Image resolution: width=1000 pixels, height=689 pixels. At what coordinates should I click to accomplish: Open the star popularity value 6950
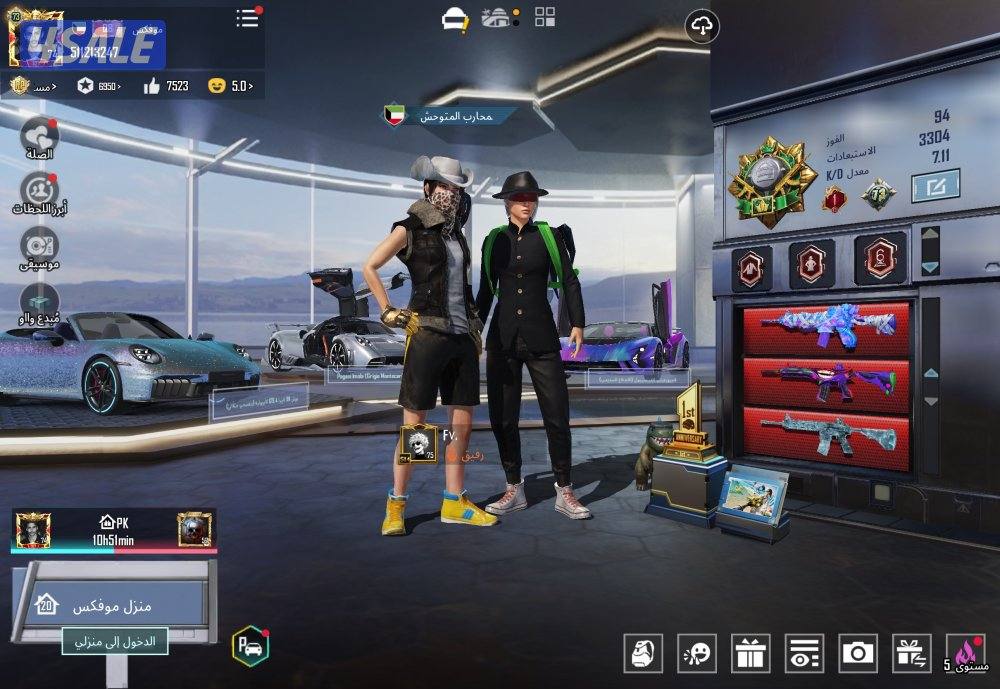[x=99, y=86]
